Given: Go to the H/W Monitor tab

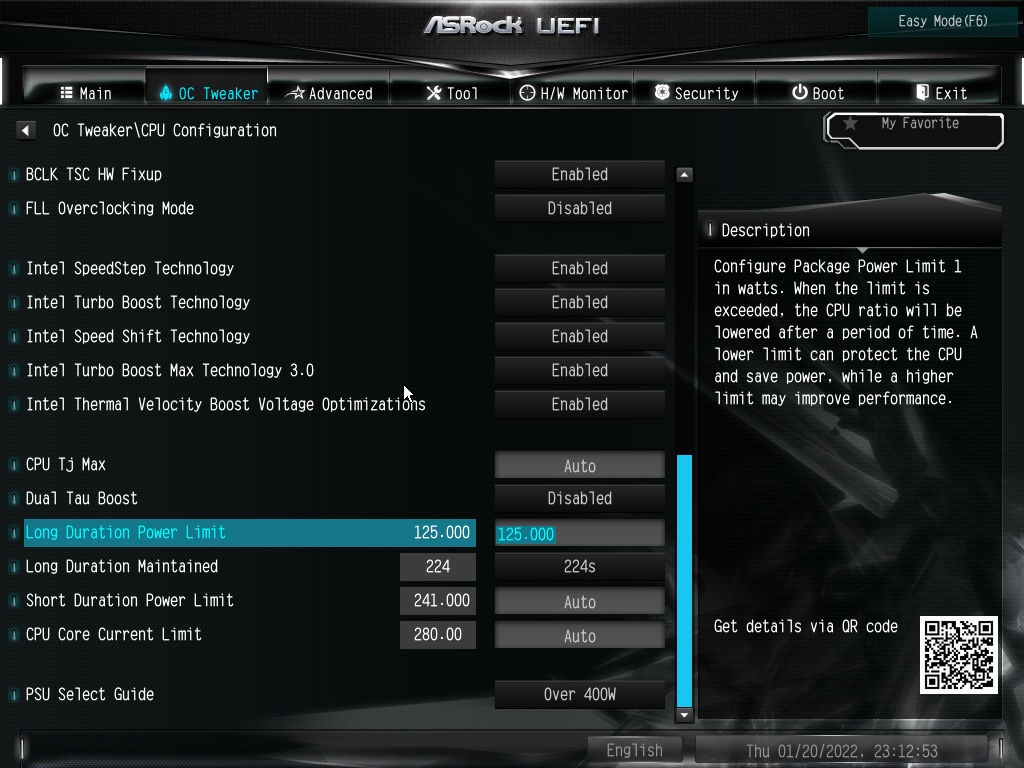Looking at the screenshot, I should (574, 93).
